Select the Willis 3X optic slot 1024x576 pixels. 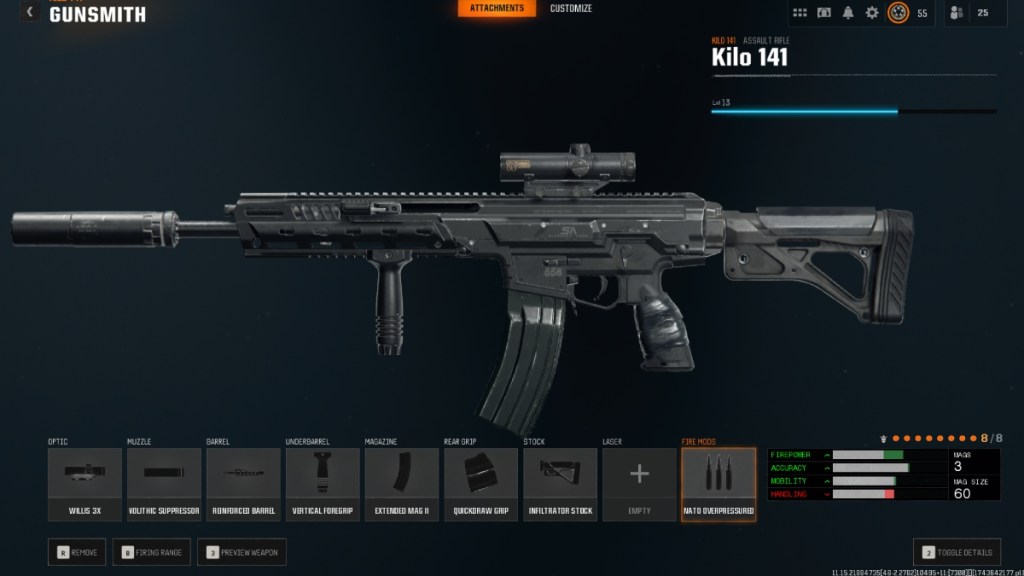click(85, 484)
